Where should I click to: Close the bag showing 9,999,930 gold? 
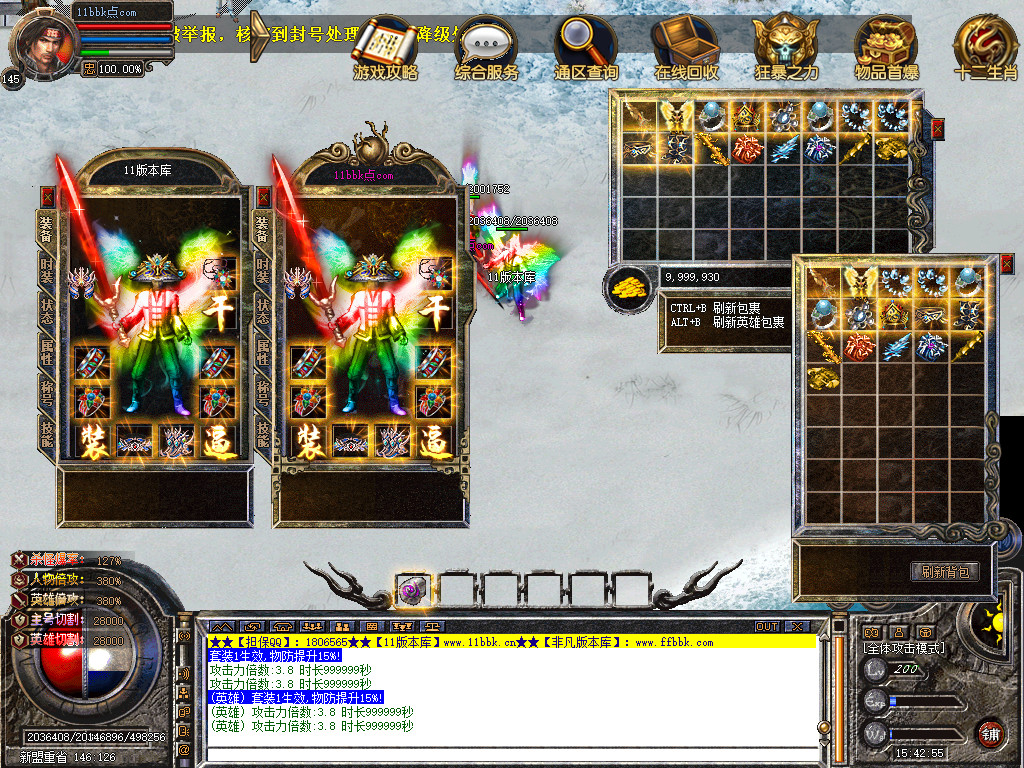point(937,128)
